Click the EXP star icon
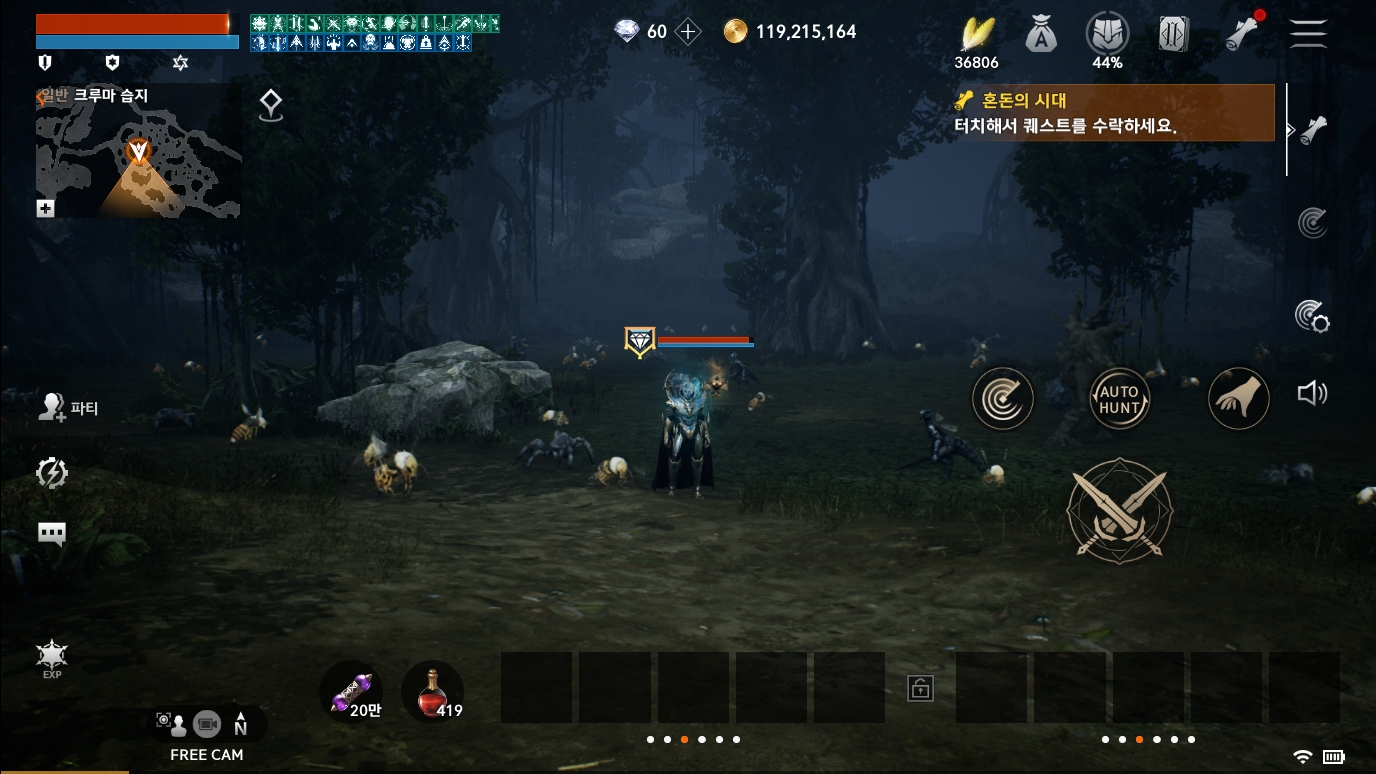The width and height of the screenshot is (1376, 774). pos(52,659)
